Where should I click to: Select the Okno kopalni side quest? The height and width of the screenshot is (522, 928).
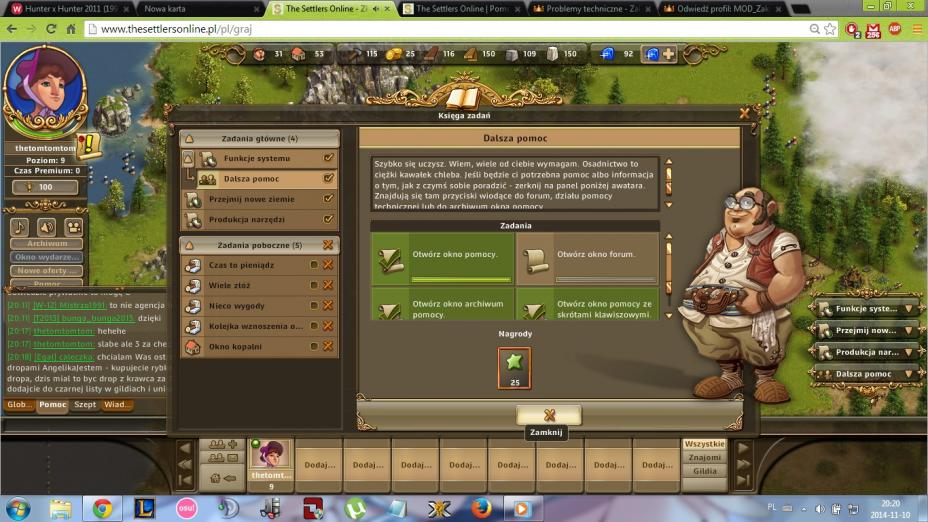(235, 346)
